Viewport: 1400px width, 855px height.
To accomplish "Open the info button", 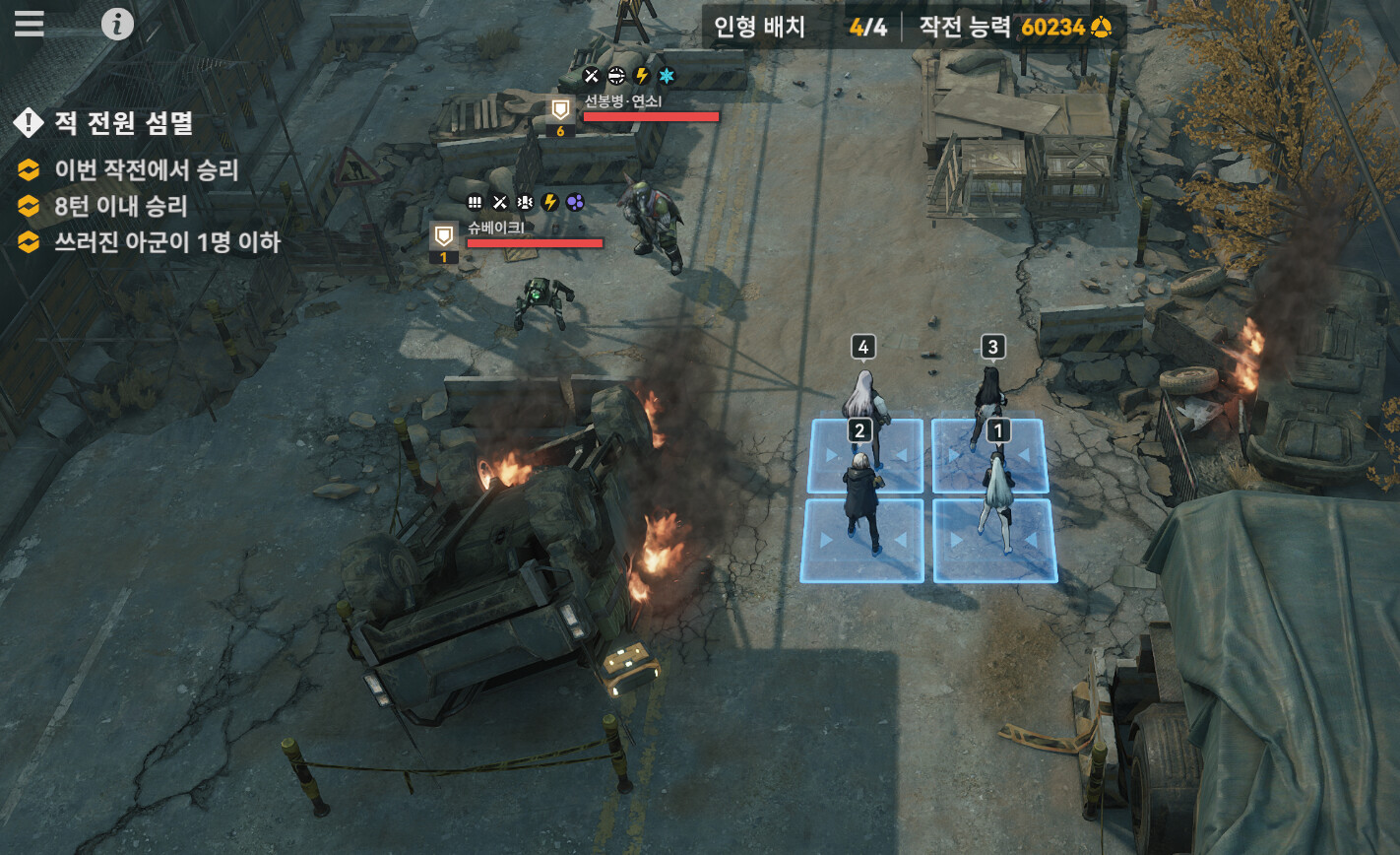I will pos(117,24).
